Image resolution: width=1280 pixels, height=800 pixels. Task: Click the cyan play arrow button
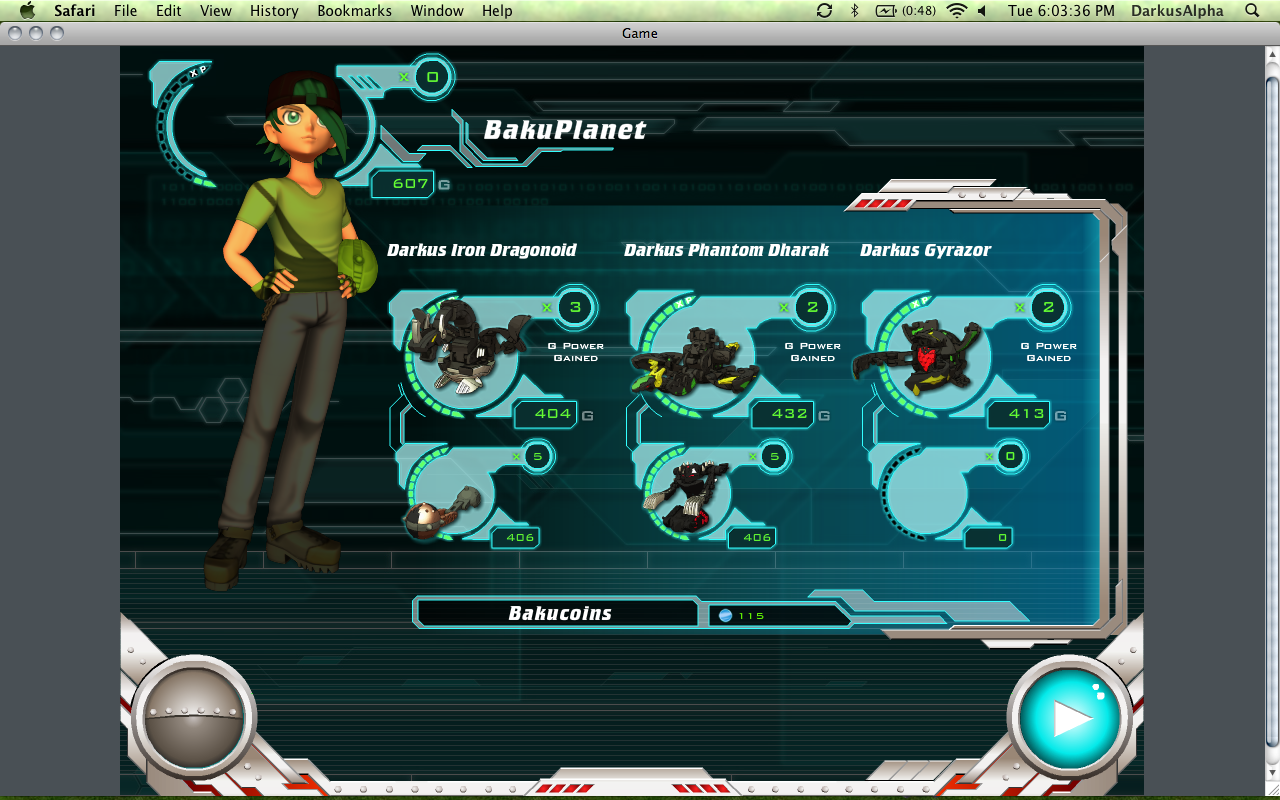click(x=1069, y=717)
